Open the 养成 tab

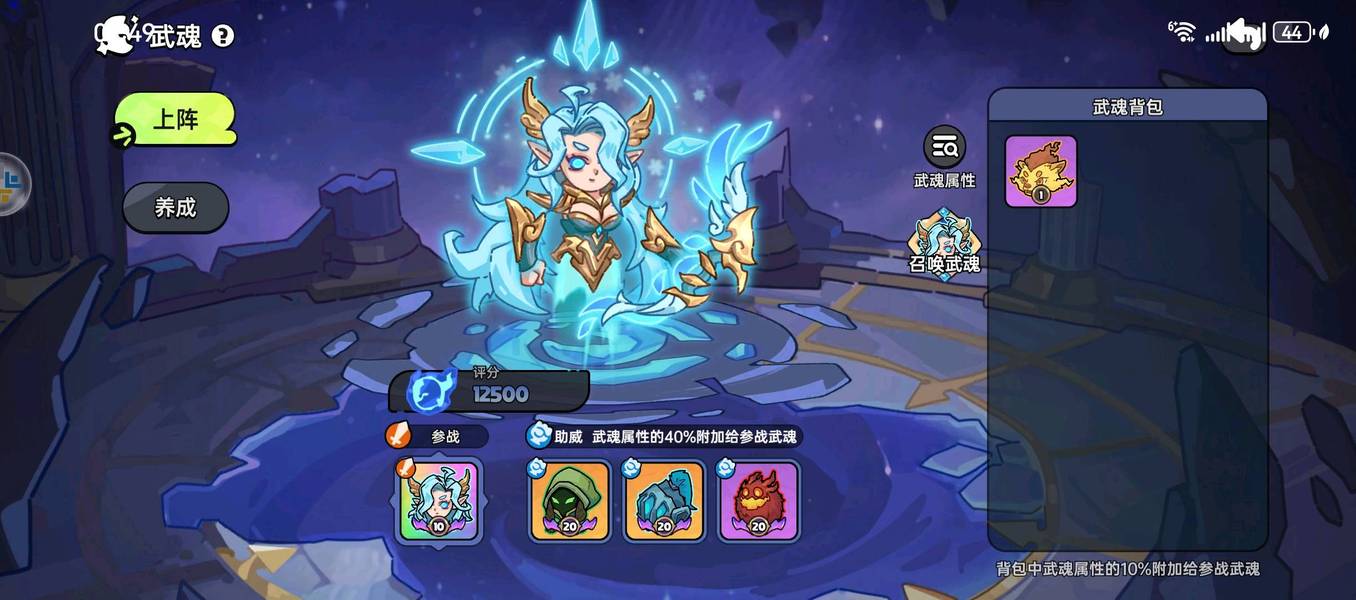pyautogui.click(x=175, y=208)
